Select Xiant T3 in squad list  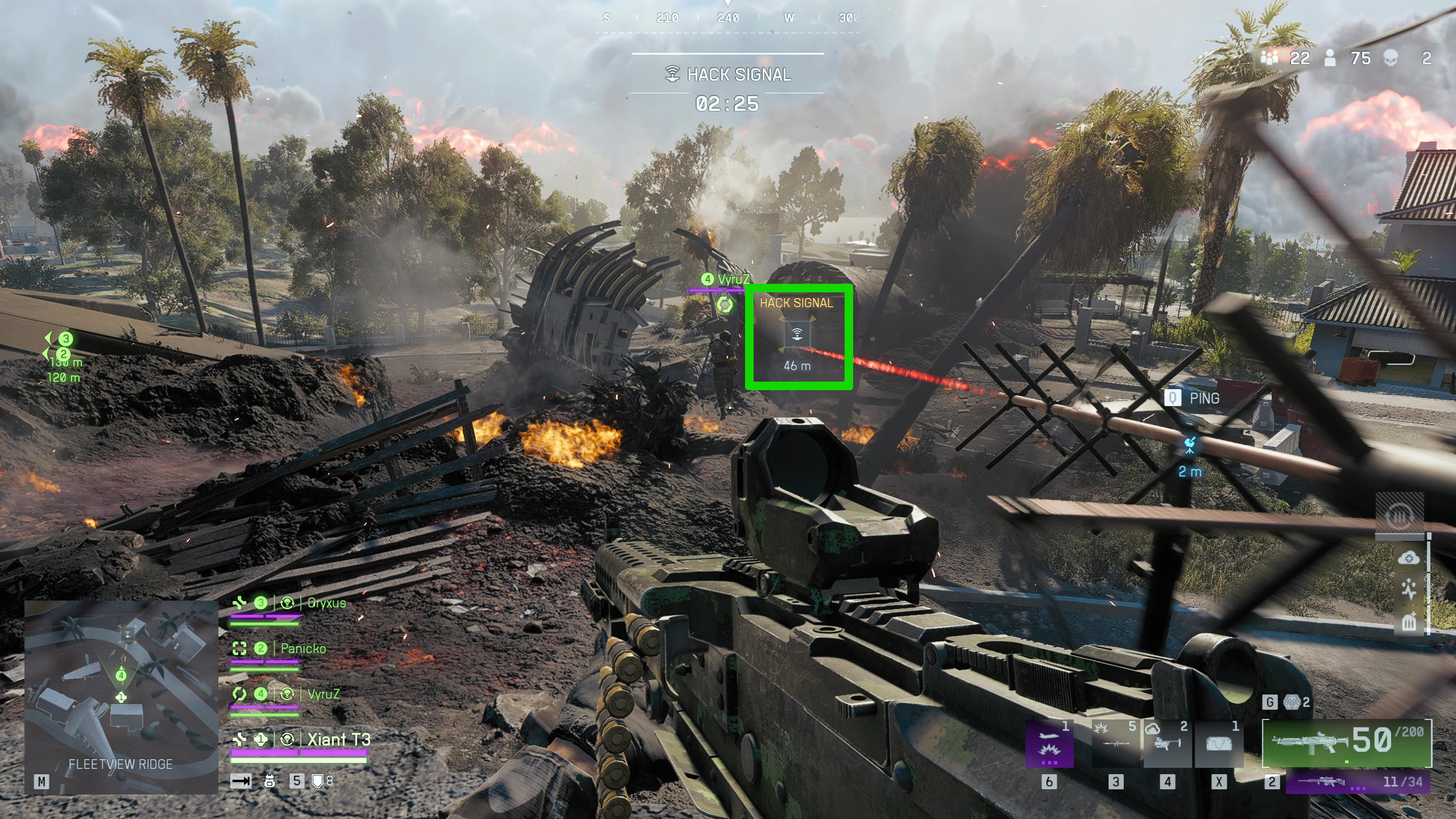(x=338, y=739)
